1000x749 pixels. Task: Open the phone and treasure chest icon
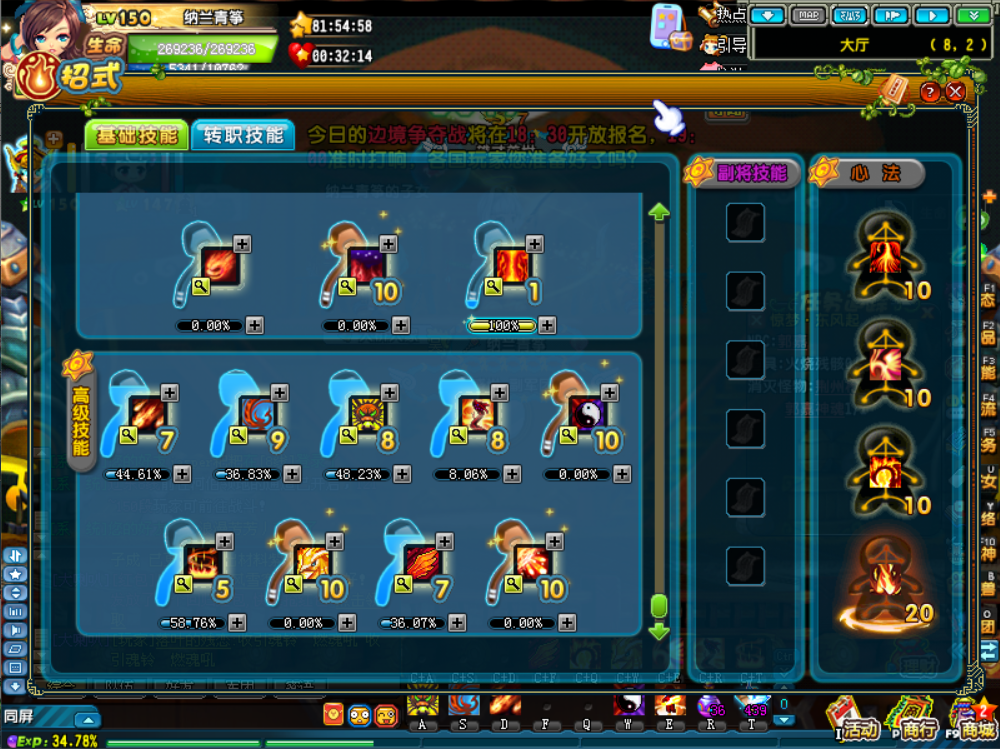point(669,28)
